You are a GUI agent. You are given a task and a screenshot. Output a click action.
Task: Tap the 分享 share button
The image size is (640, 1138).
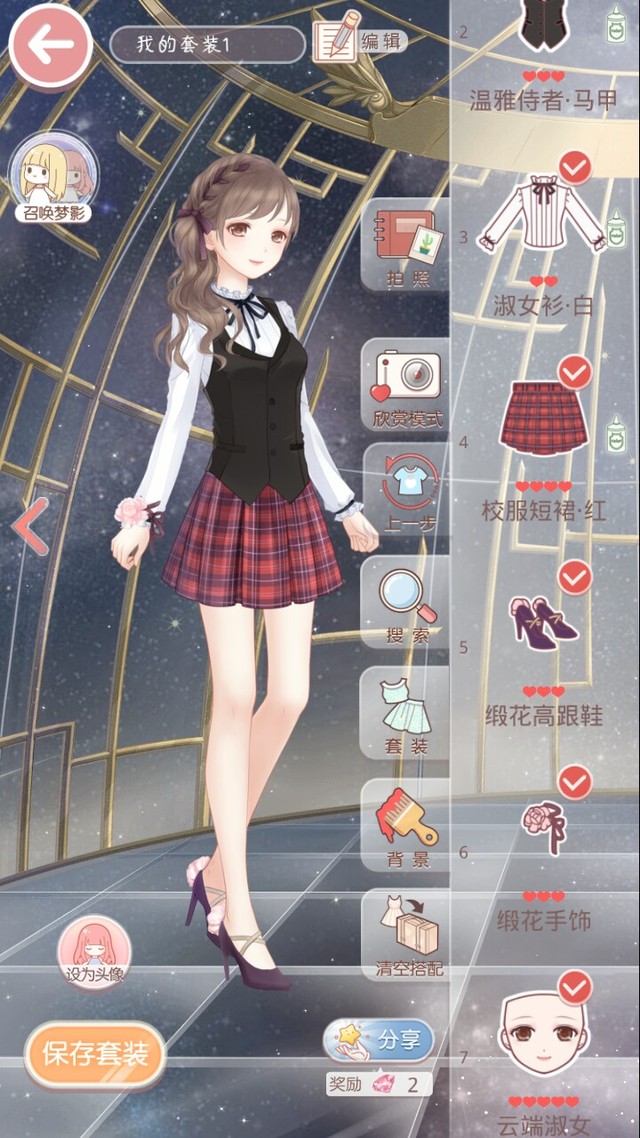tap(381, 1040)
